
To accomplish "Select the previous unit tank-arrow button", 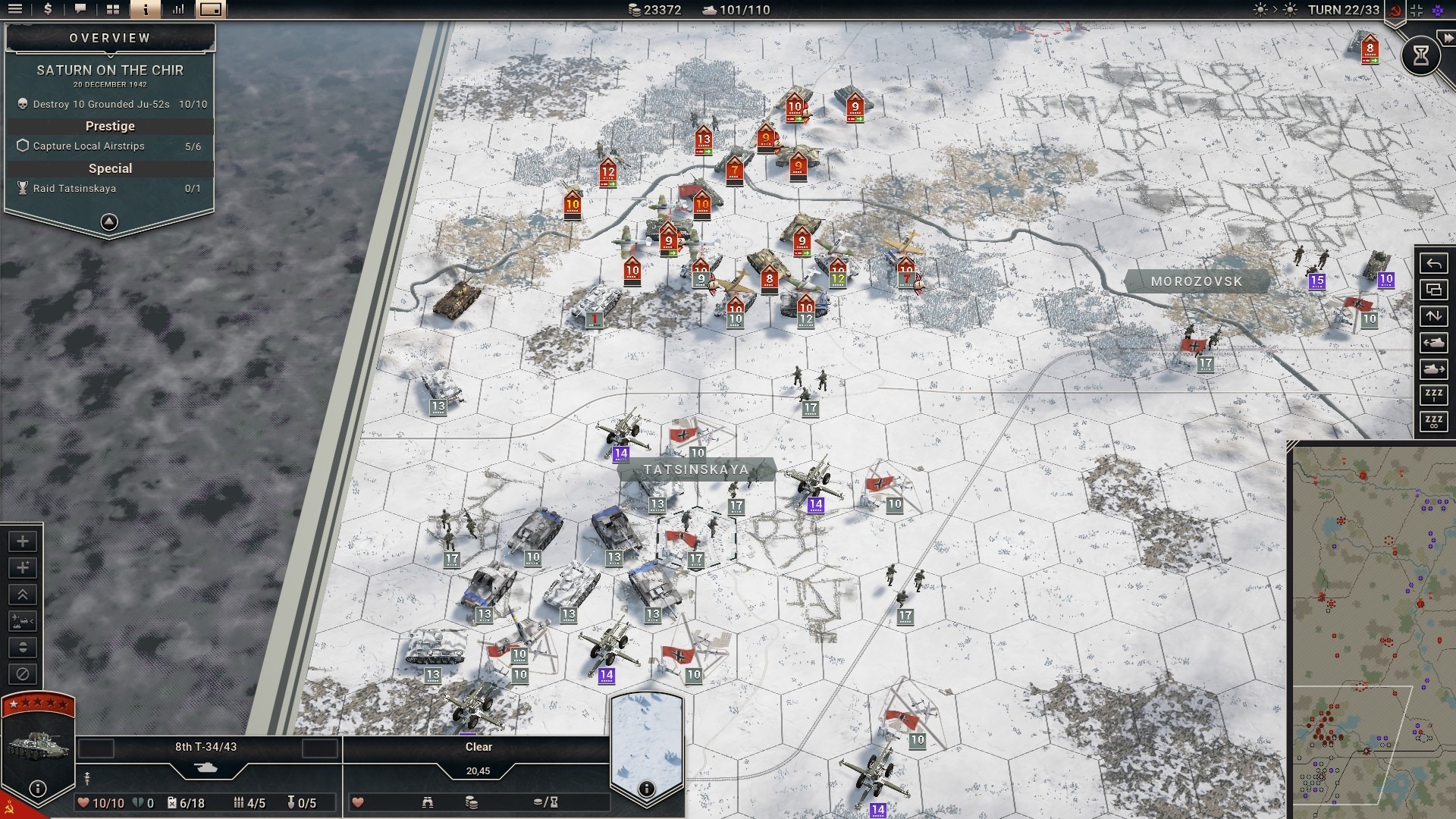I will (1433, 343).
